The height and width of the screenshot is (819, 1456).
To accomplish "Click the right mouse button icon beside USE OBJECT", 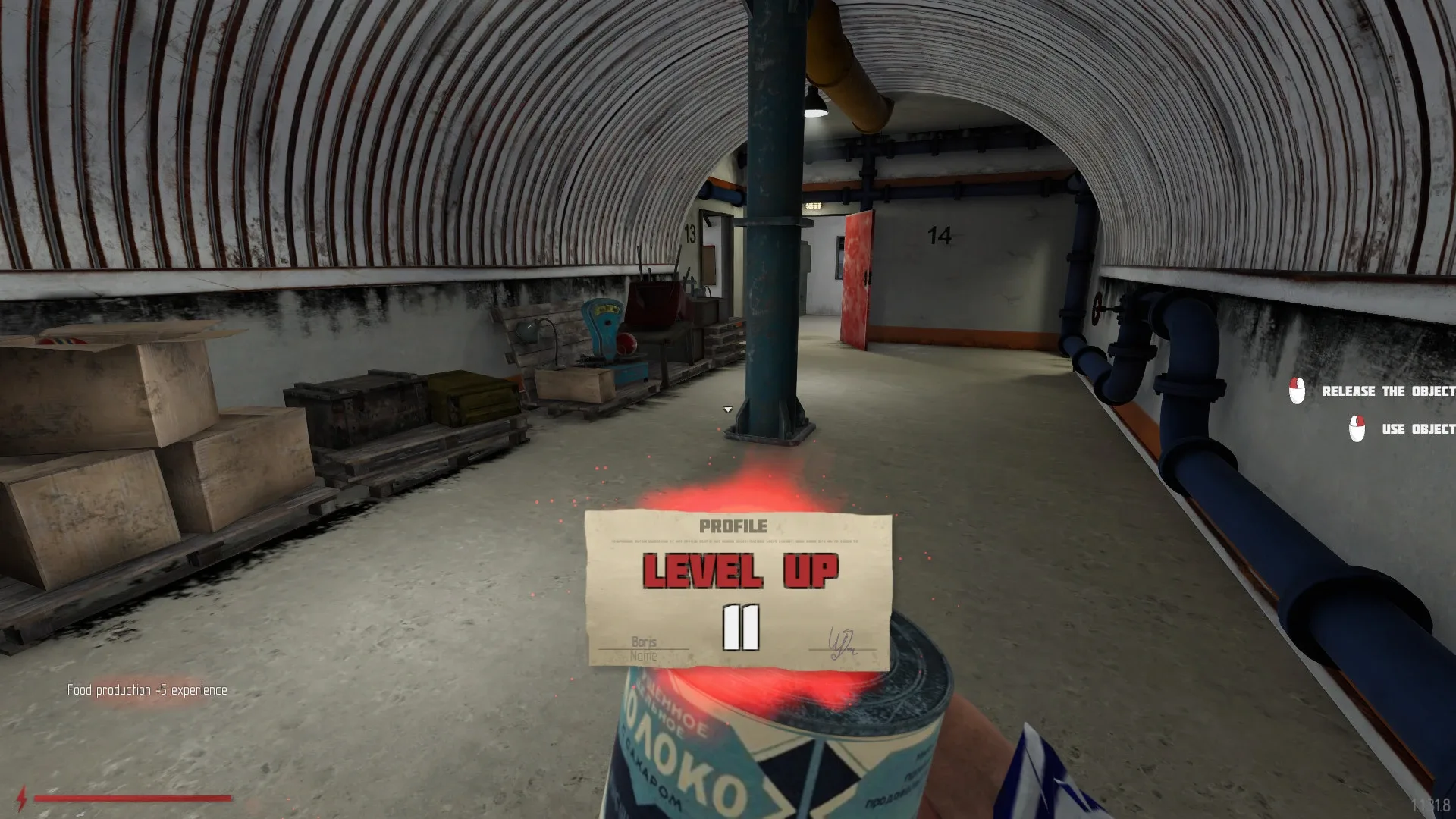I will coord(1357,428).
